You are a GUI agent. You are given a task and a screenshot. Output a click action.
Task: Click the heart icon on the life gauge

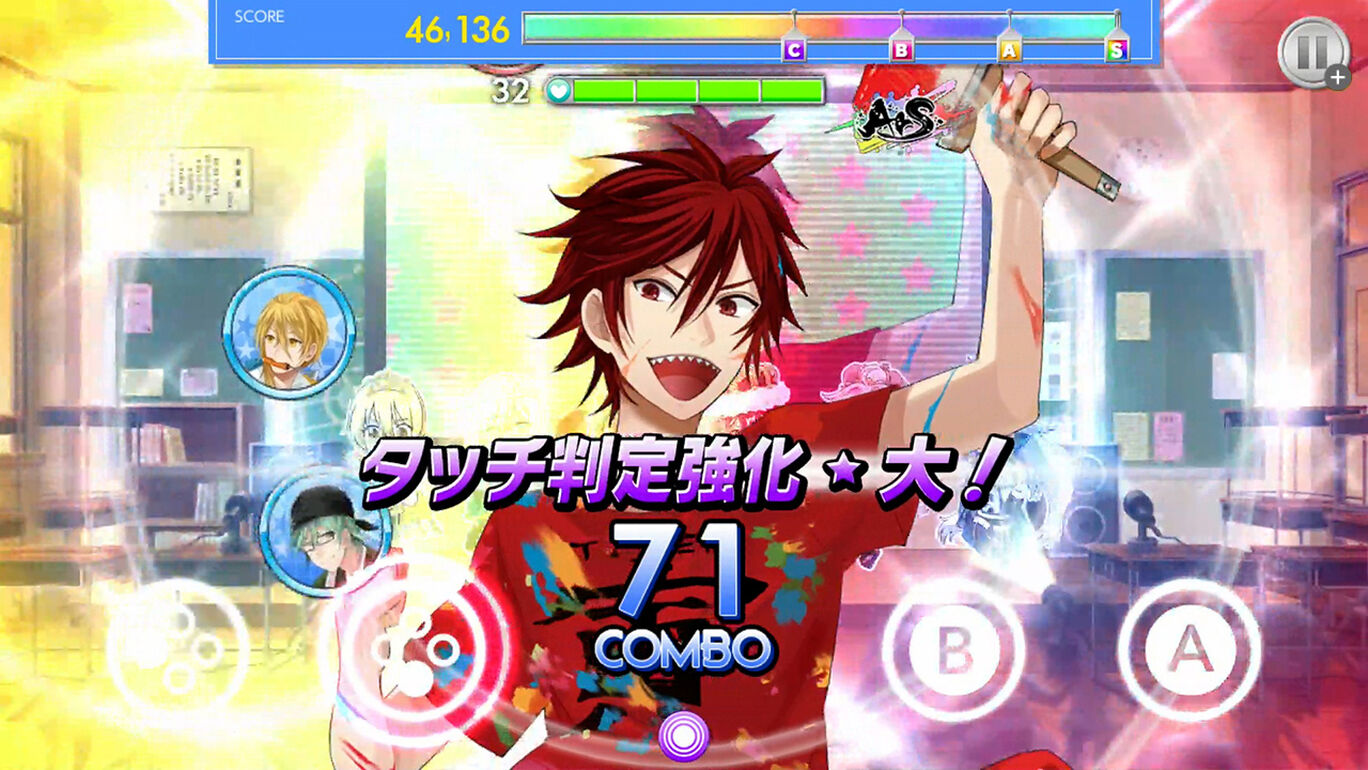tap(561, 89)
